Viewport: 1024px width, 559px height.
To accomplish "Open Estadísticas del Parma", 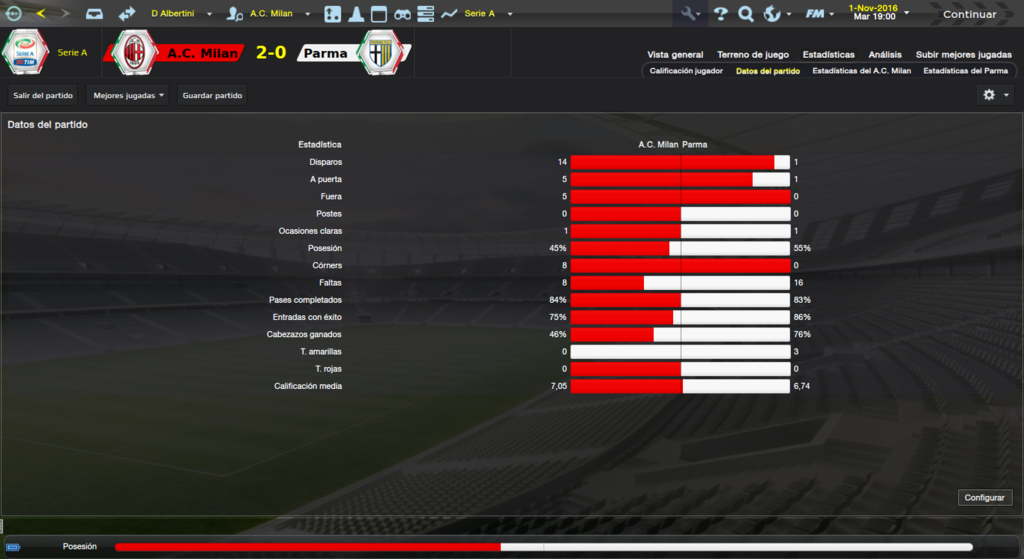I will (x=965, y=71).
